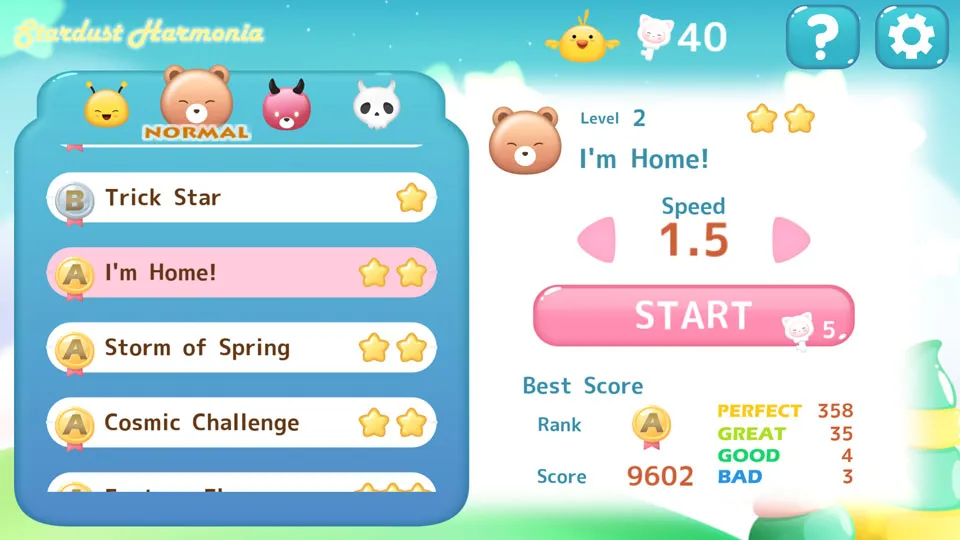Tap the white cat currency counter
The image size is (960, 540).
[x=683, y=37]
